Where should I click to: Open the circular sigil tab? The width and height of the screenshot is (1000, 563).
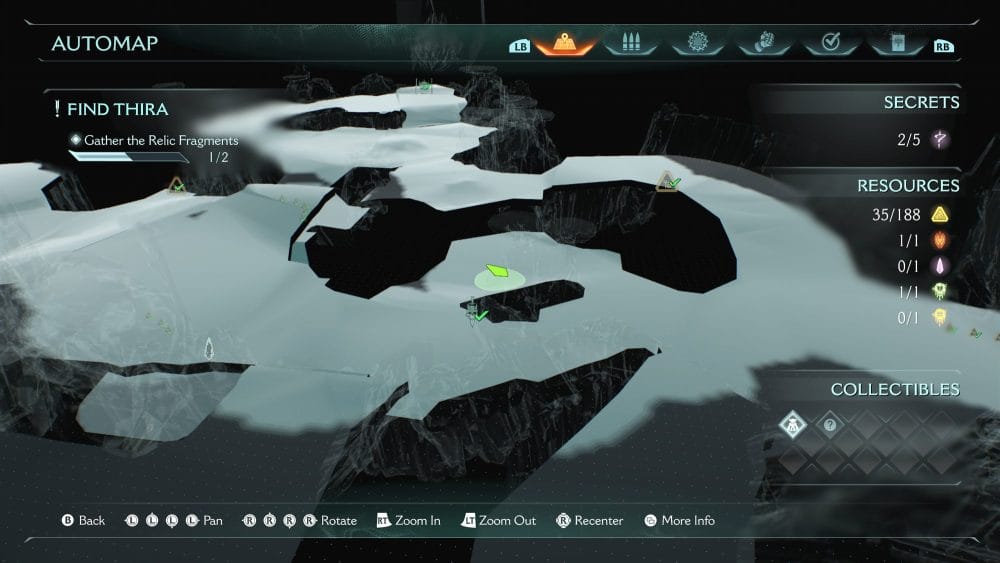pyautogui.click(x=697, y=43)
